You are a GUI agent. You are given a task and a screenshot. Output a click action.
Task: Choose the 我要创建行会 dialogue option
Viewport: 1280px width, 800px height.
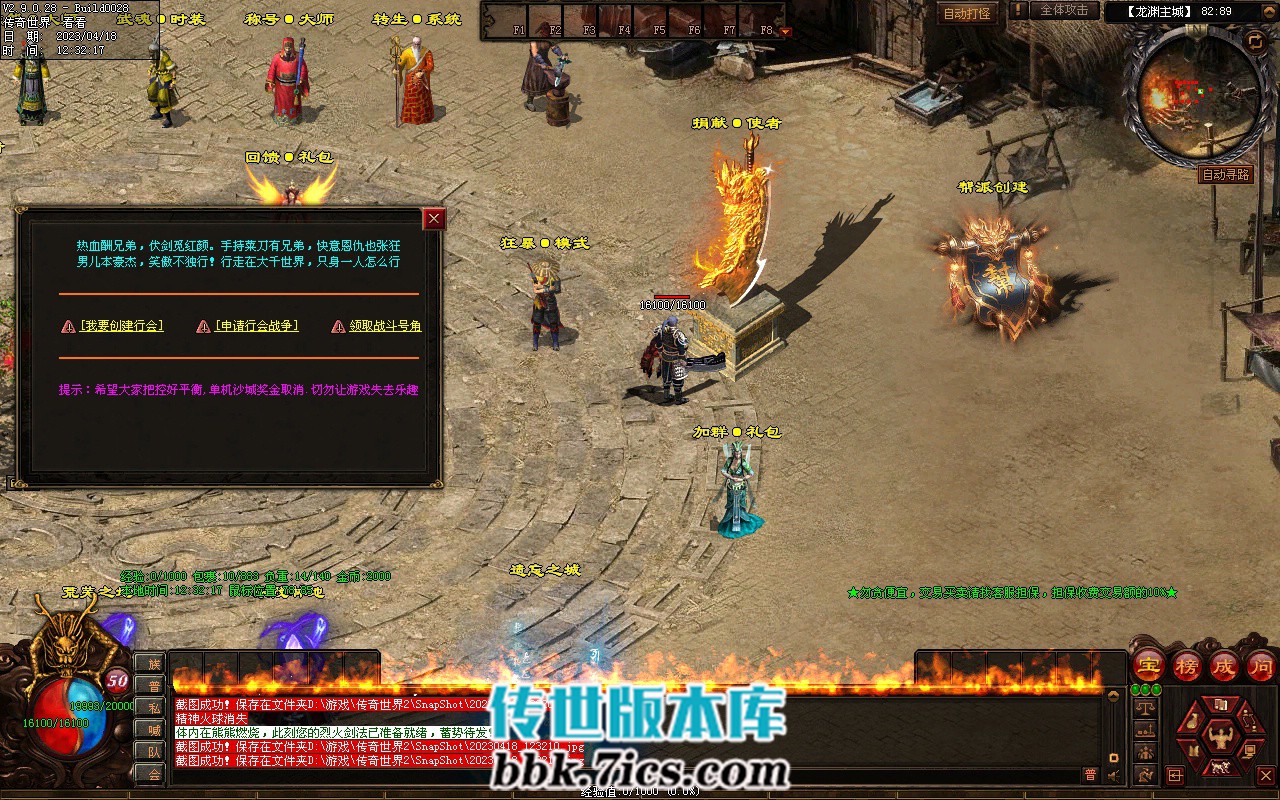pyautogui.click(x=121, y=326)
